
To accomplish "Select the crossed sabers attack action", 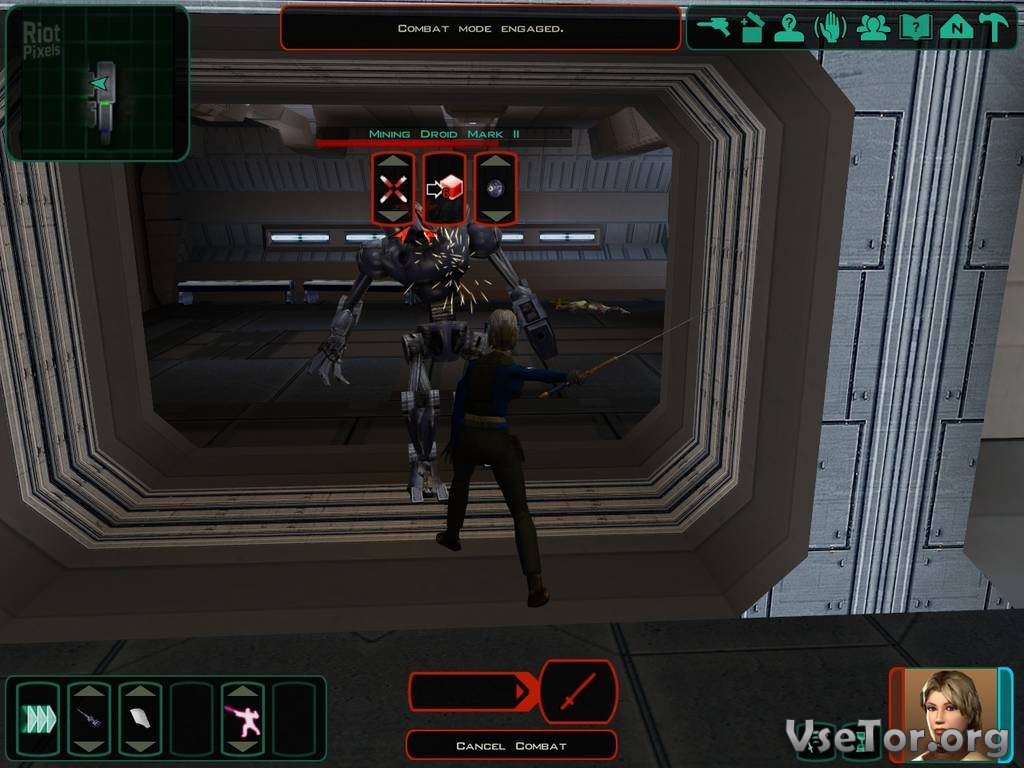I will click(393, 188).
